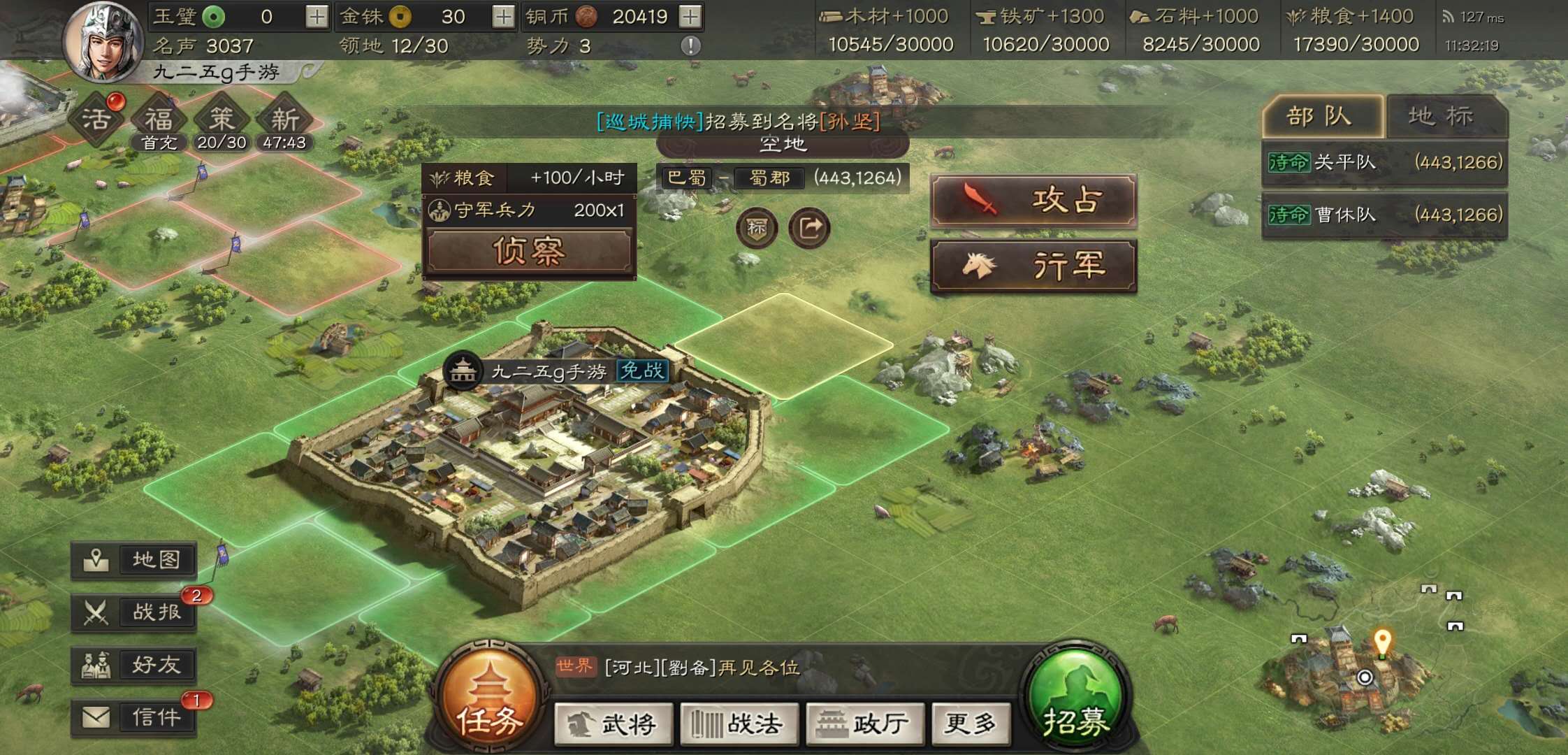Open the 信件 mail inbox

pyautogui.click(x=133, y=717)
